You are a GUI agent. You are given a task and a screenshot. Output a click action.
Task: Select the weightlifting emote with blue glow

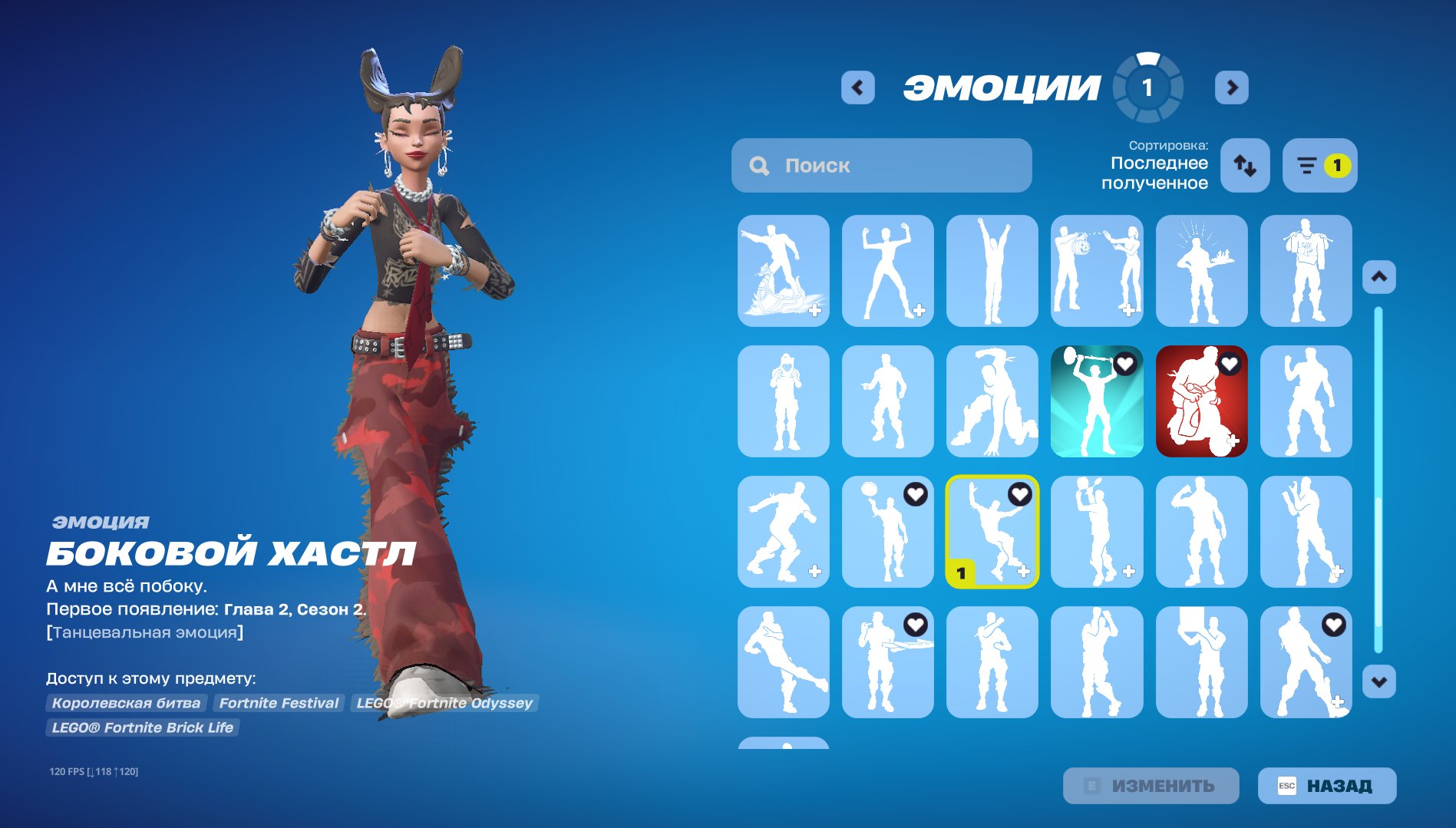tap(1097, 402)
